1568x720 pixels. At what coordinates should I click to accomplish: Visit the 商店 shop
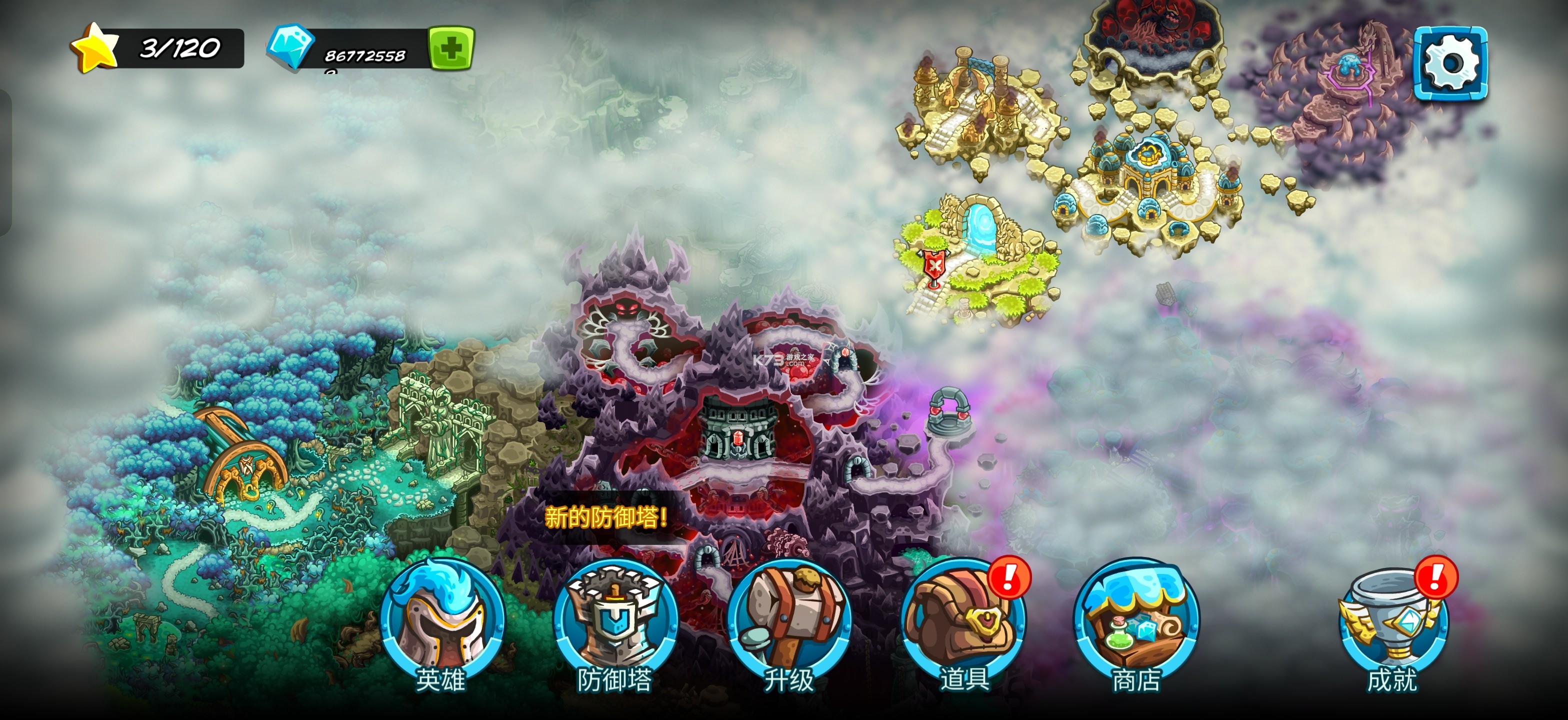(1136, 621)
